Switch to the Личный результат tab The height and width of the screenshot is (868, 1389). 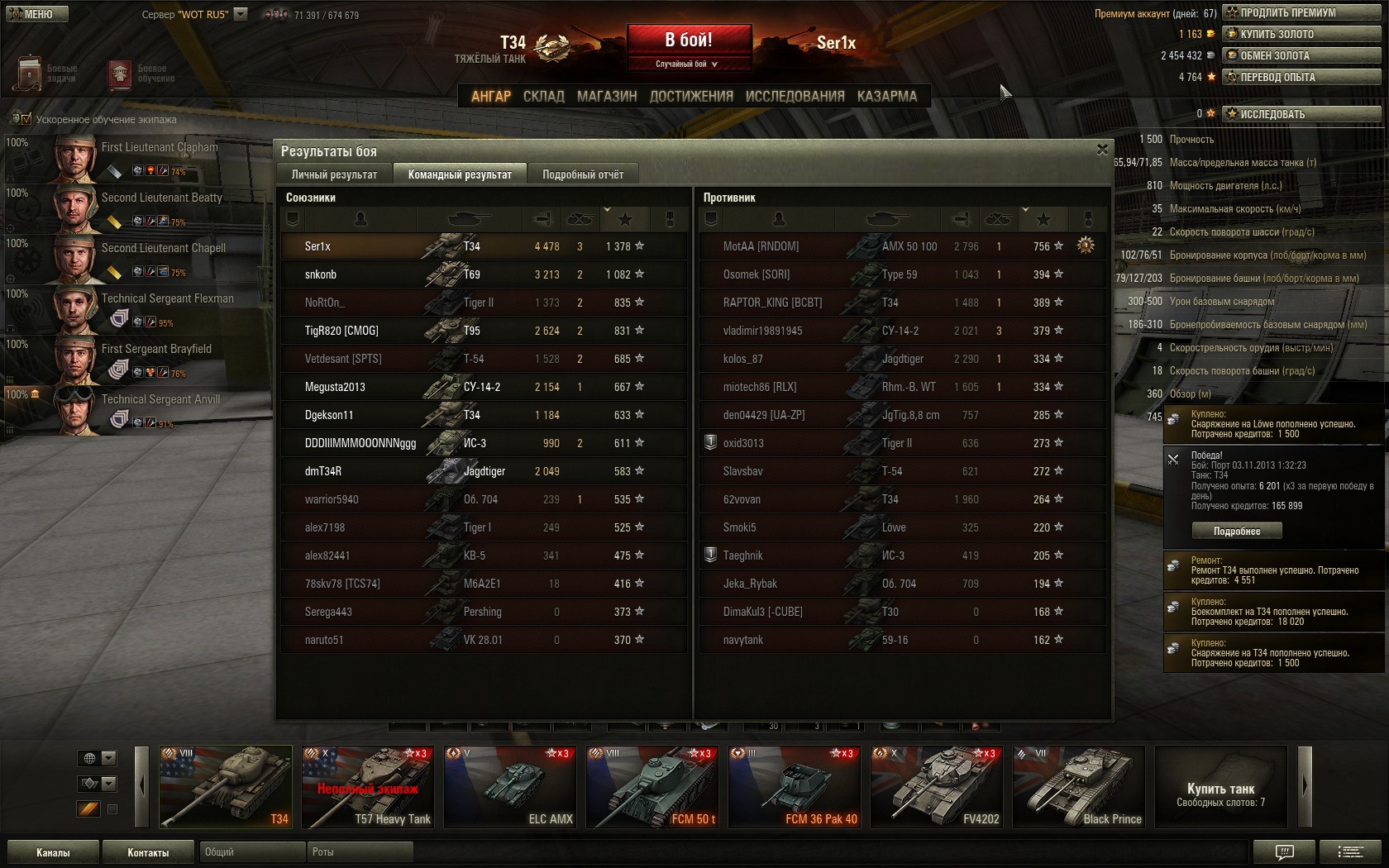(334, 174)
